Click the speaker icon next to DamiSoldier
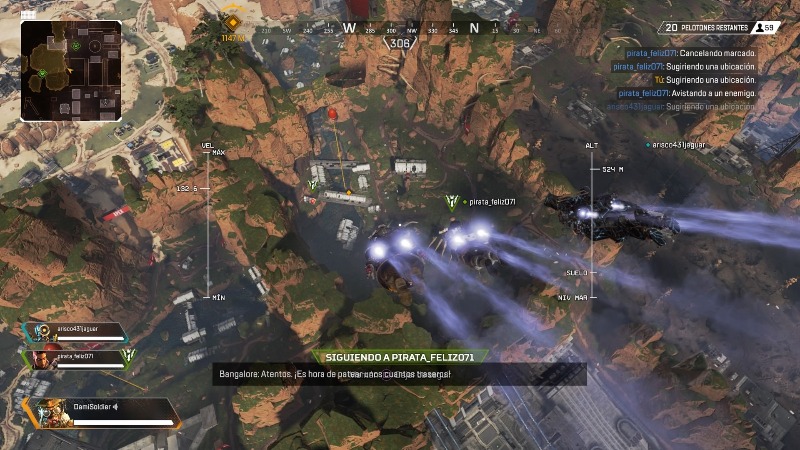The height and width of the screenshot is (450, 800). [116, 406]
